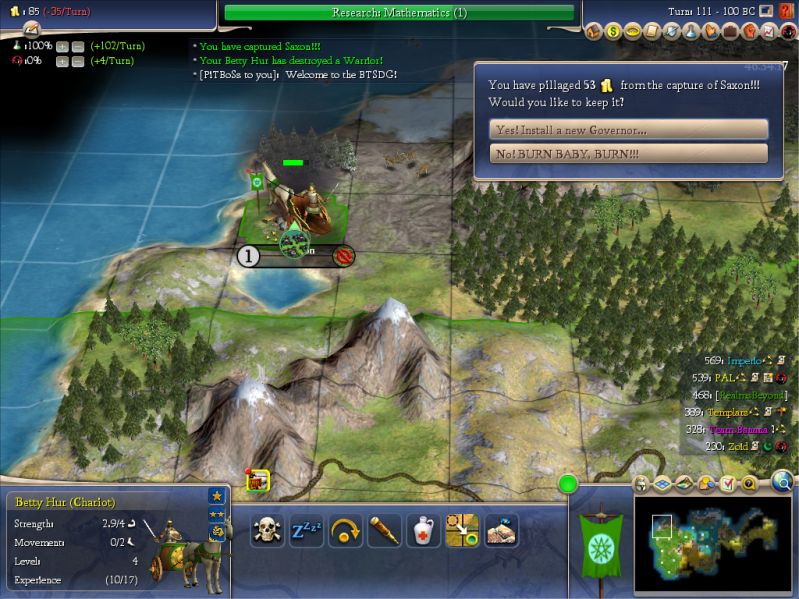Click the green end-turn button

click(568, 485)
